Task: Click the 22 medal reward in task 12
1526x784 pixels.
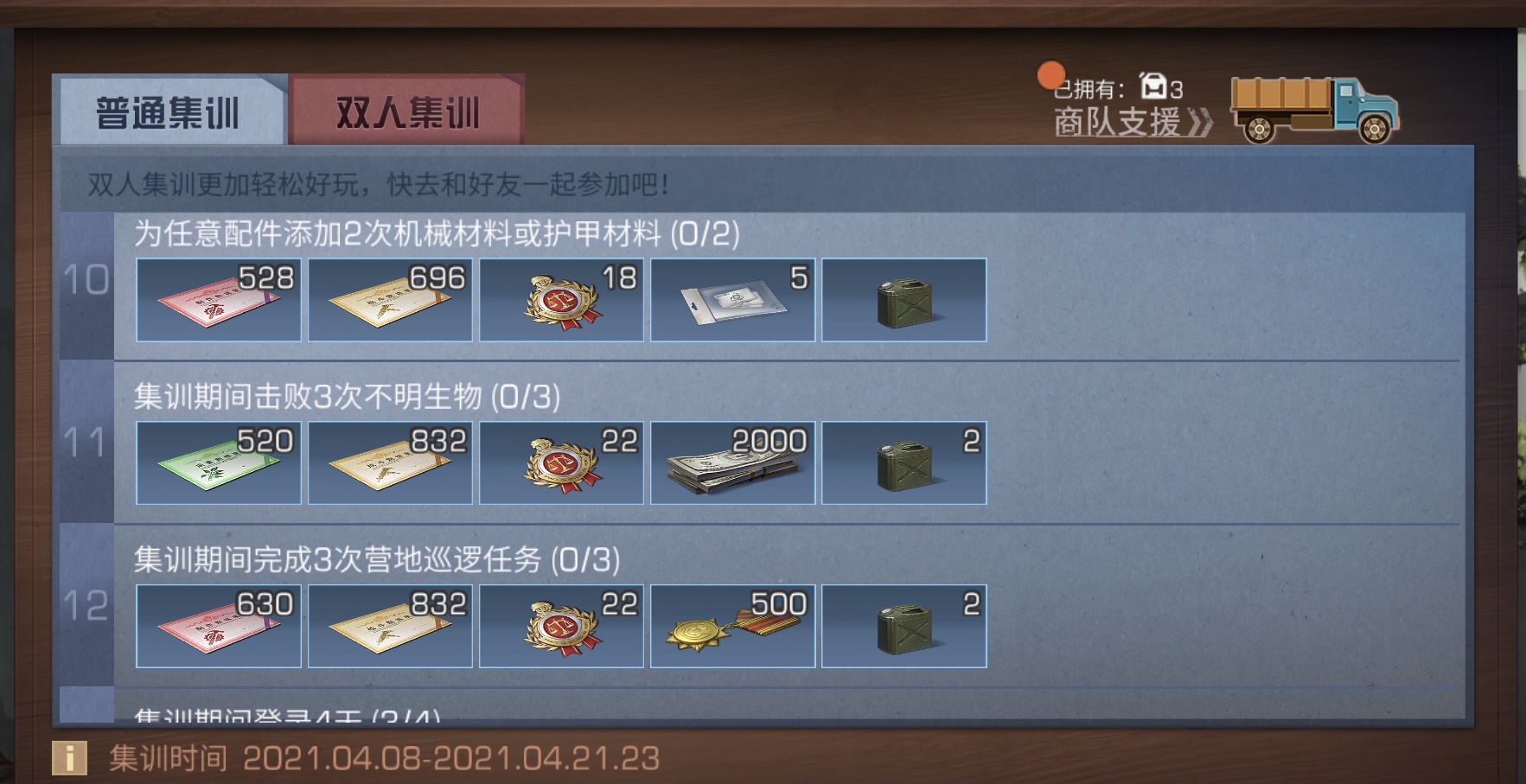Action: click(x=561, y=626)
